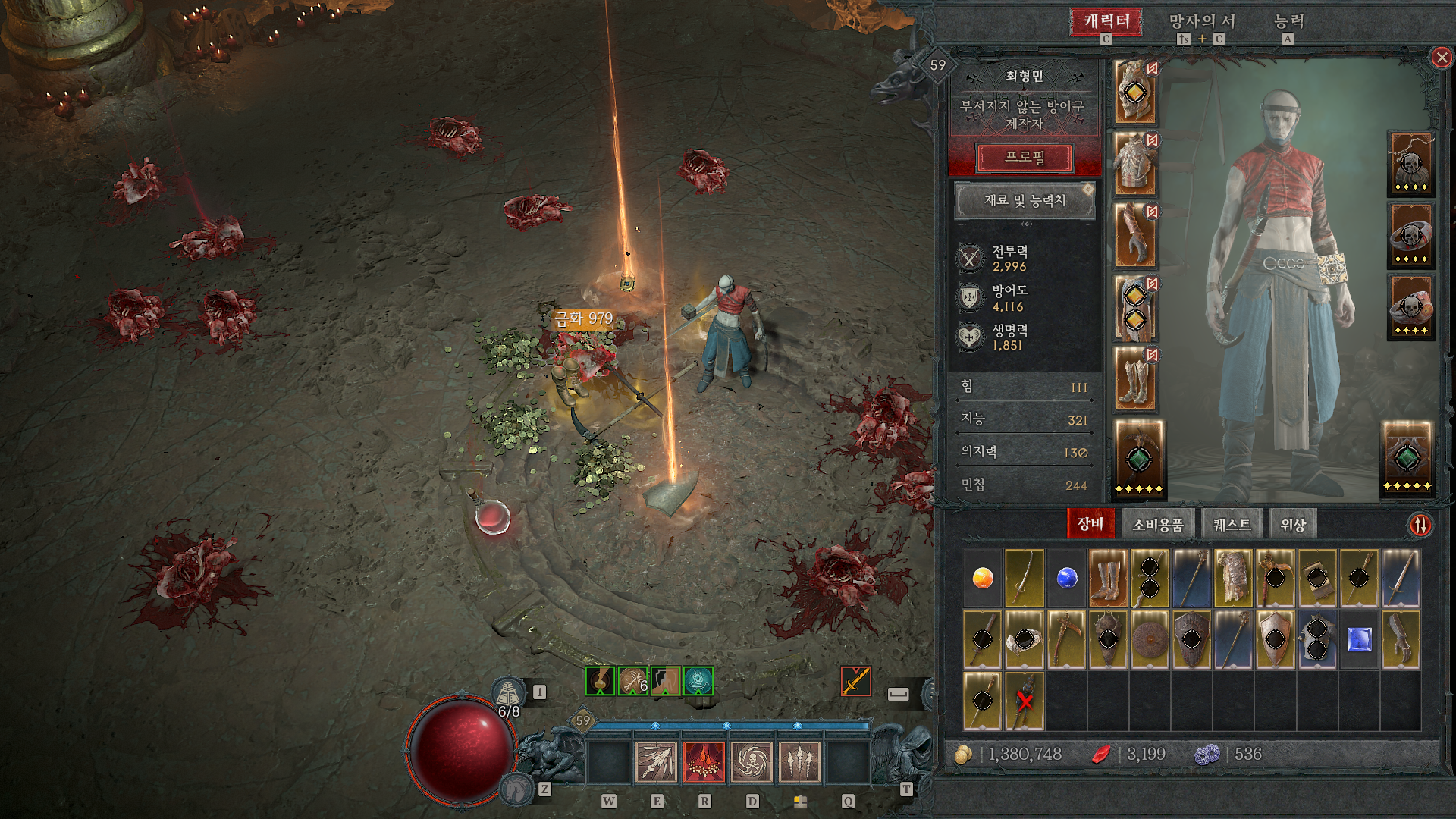This screenshot has height=819, width=1456.
Task: Switch to the 위상 tab
Action: [1293, 525]
